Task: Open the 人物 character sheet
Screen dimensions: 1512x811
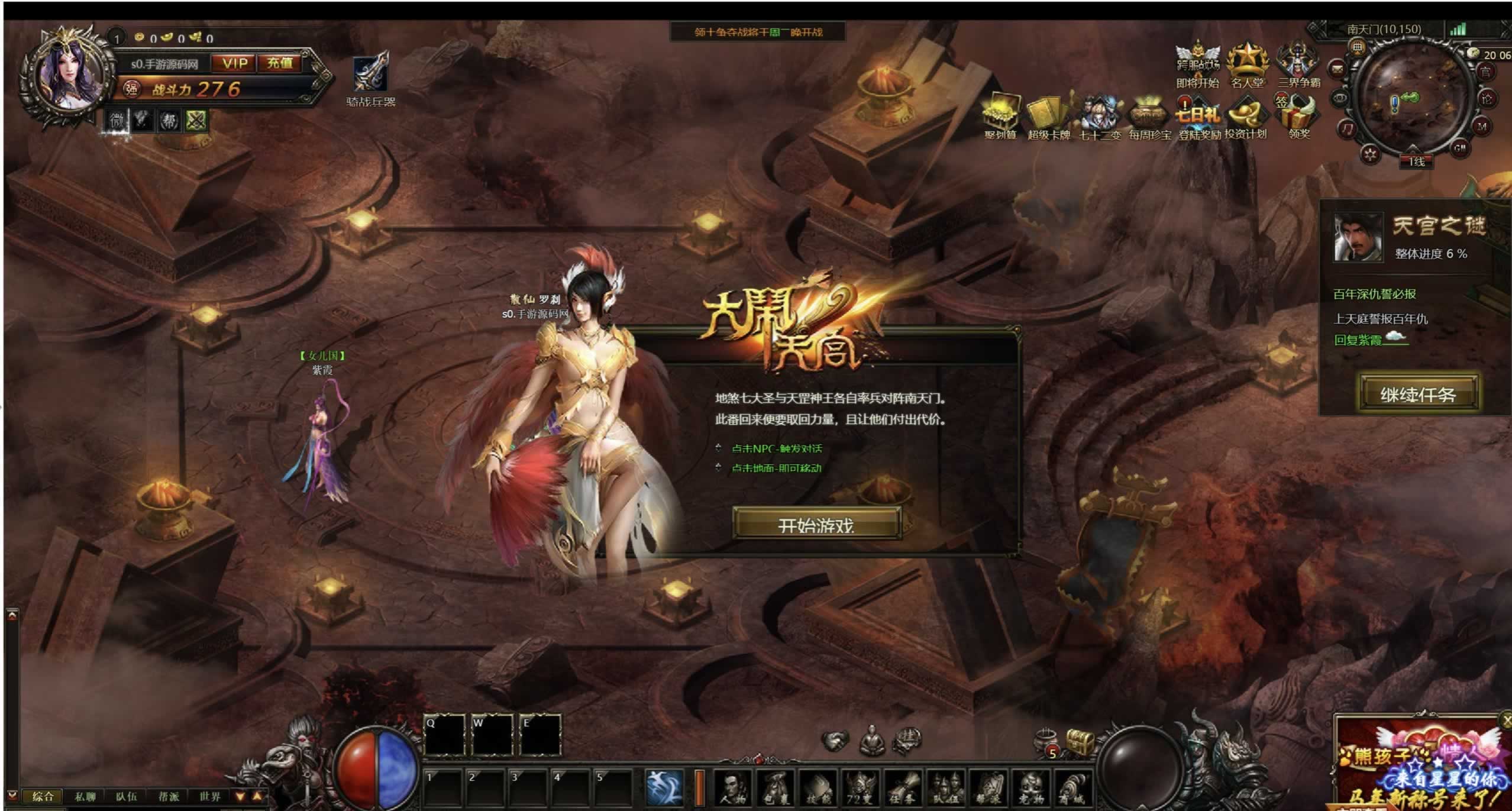Action: coord(733,789)
